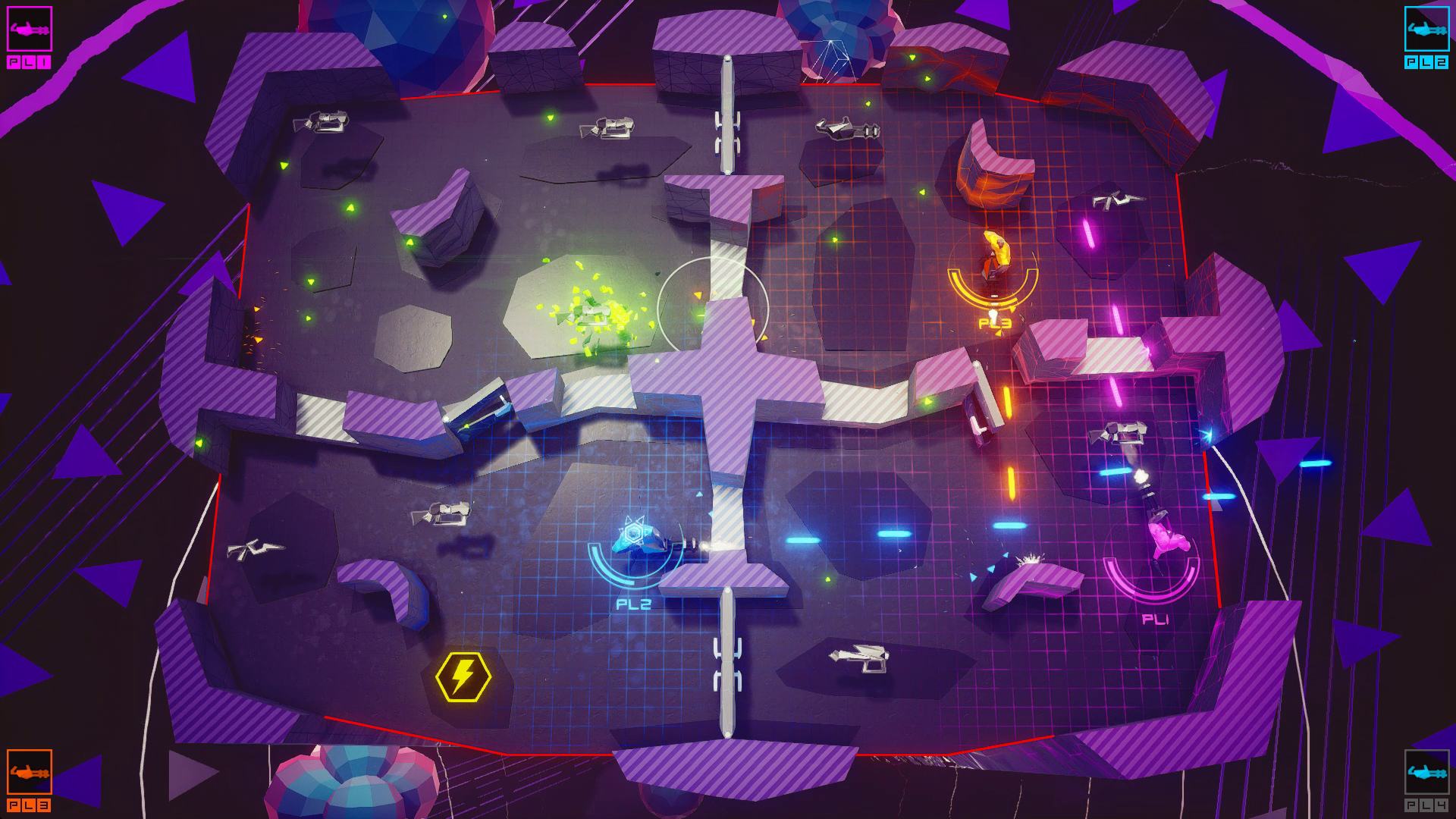Select the cyan PL2 weapon icon
Screen dimensions: 1456x819
coord(1426,30)
